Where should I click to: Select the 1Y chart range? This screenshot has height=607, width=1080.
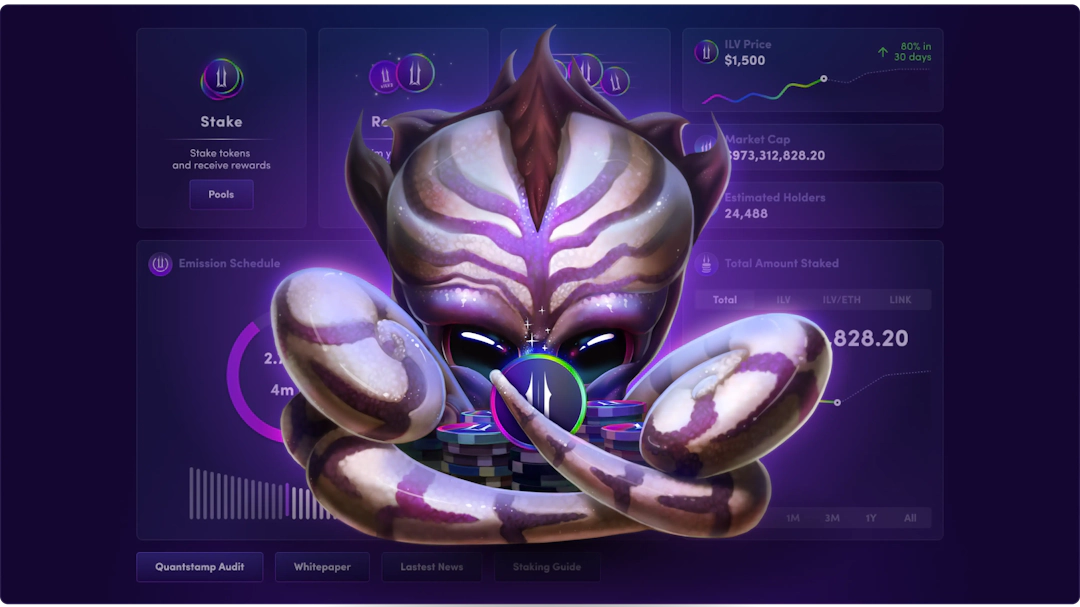[871, 518]
